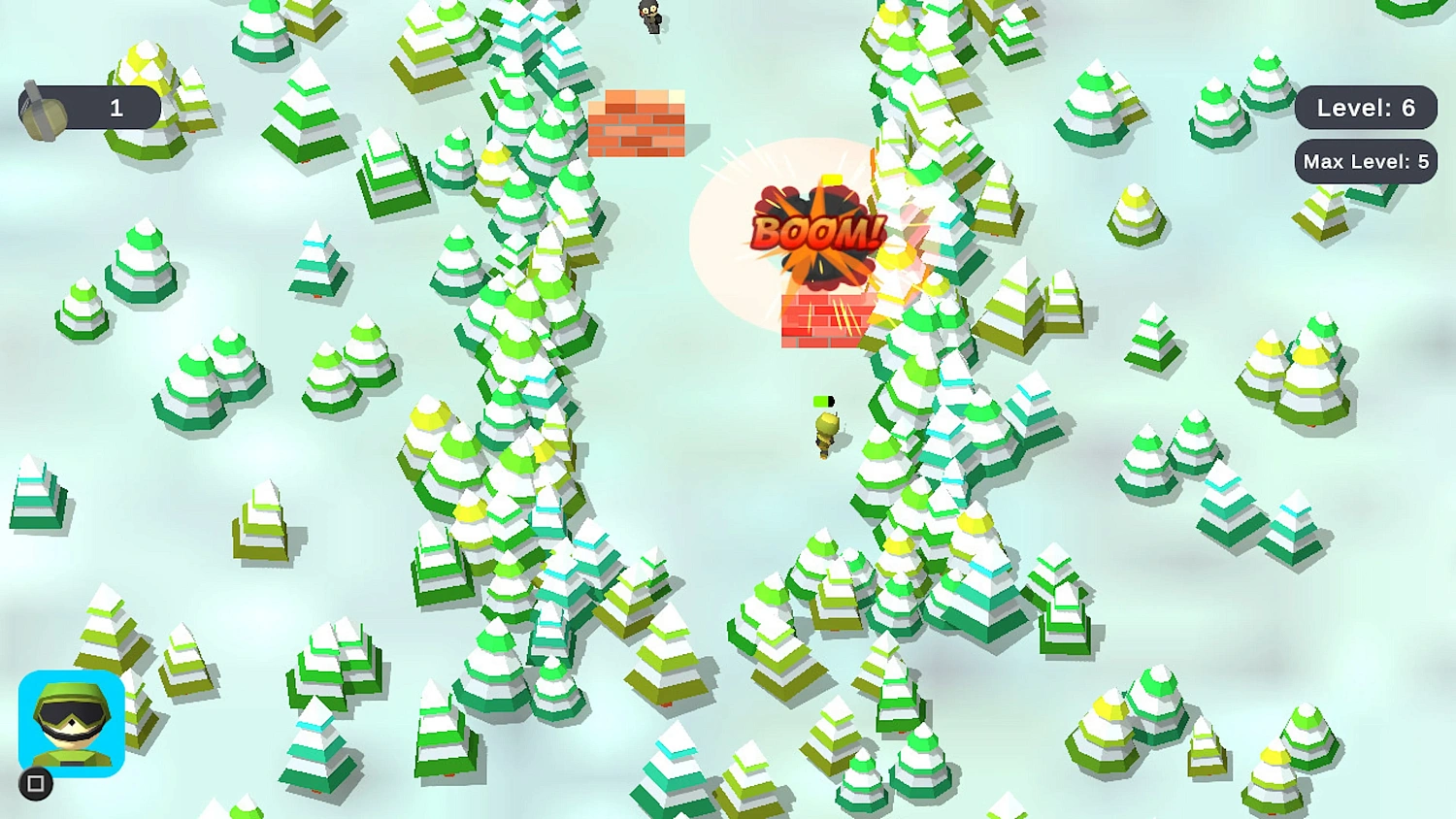Tap the small square stop icon below the avatar
The width and height of the screenshot is (1456, 819).
(36, 783)
